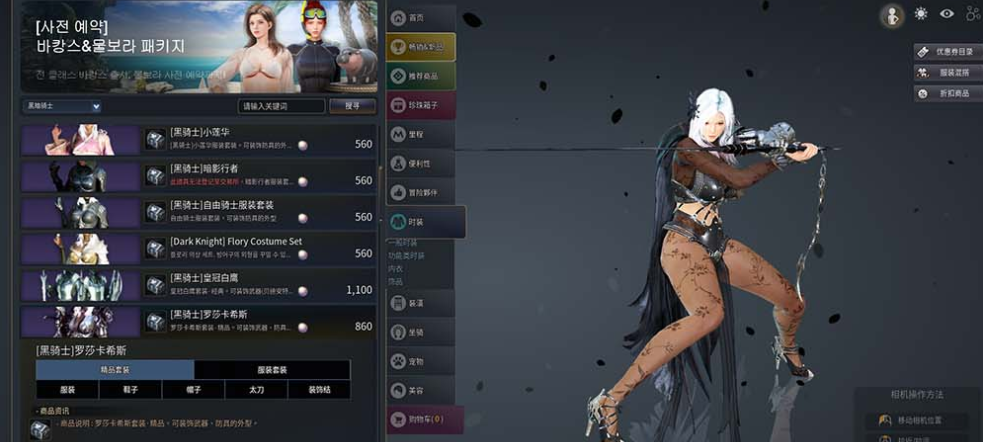Select the 里程 category
Screen dimensions: 983x442
pos(420,133)
